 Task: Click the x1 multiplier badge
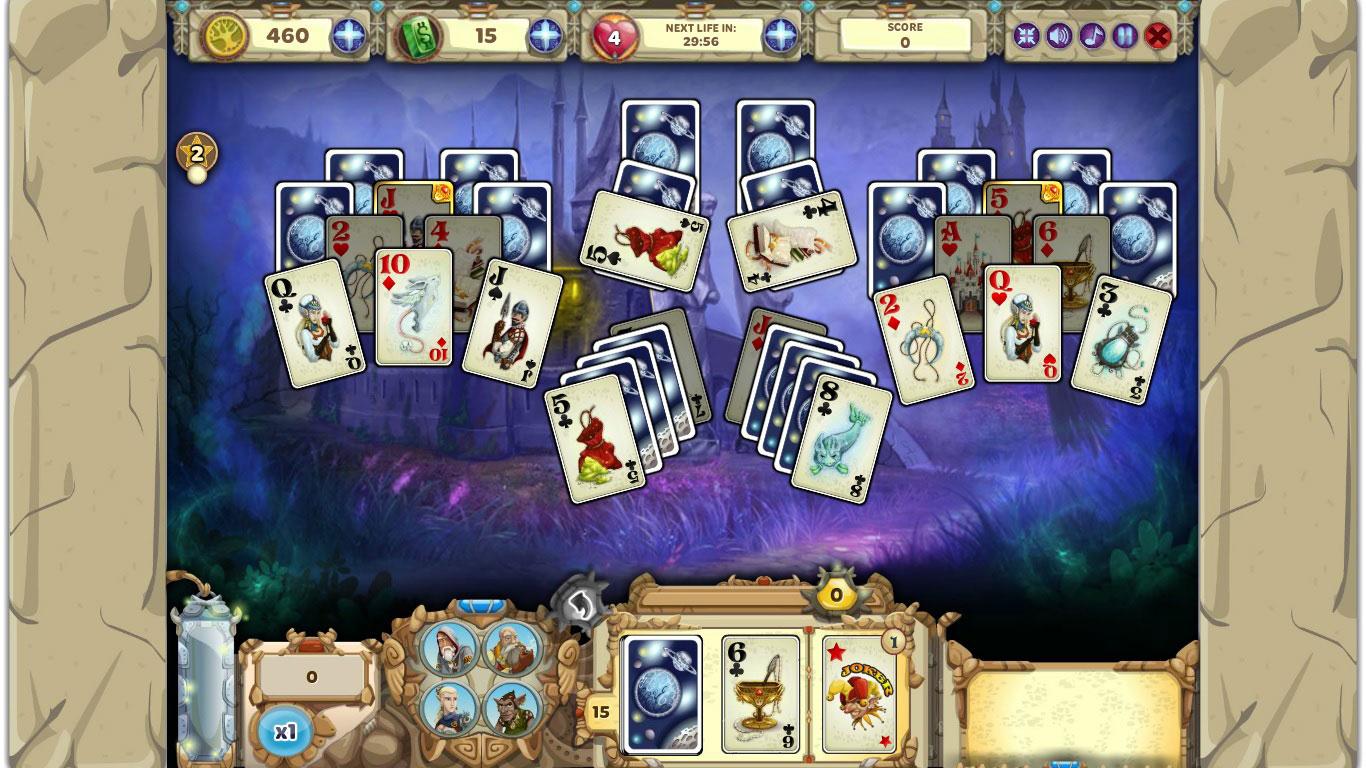pos(285,730)
